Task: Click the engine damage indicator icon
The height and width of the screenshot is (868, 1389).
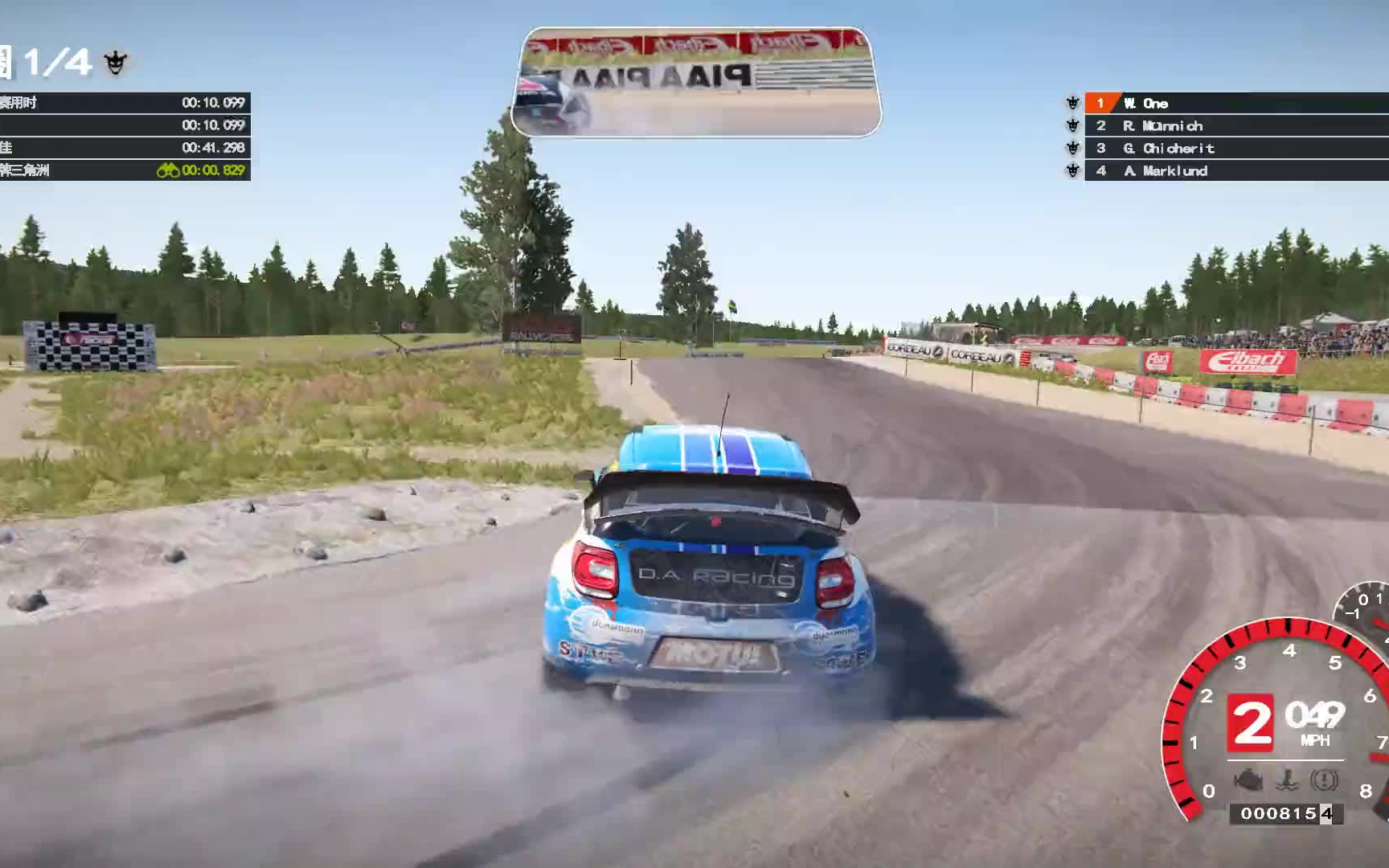Action: point(1248,780)
